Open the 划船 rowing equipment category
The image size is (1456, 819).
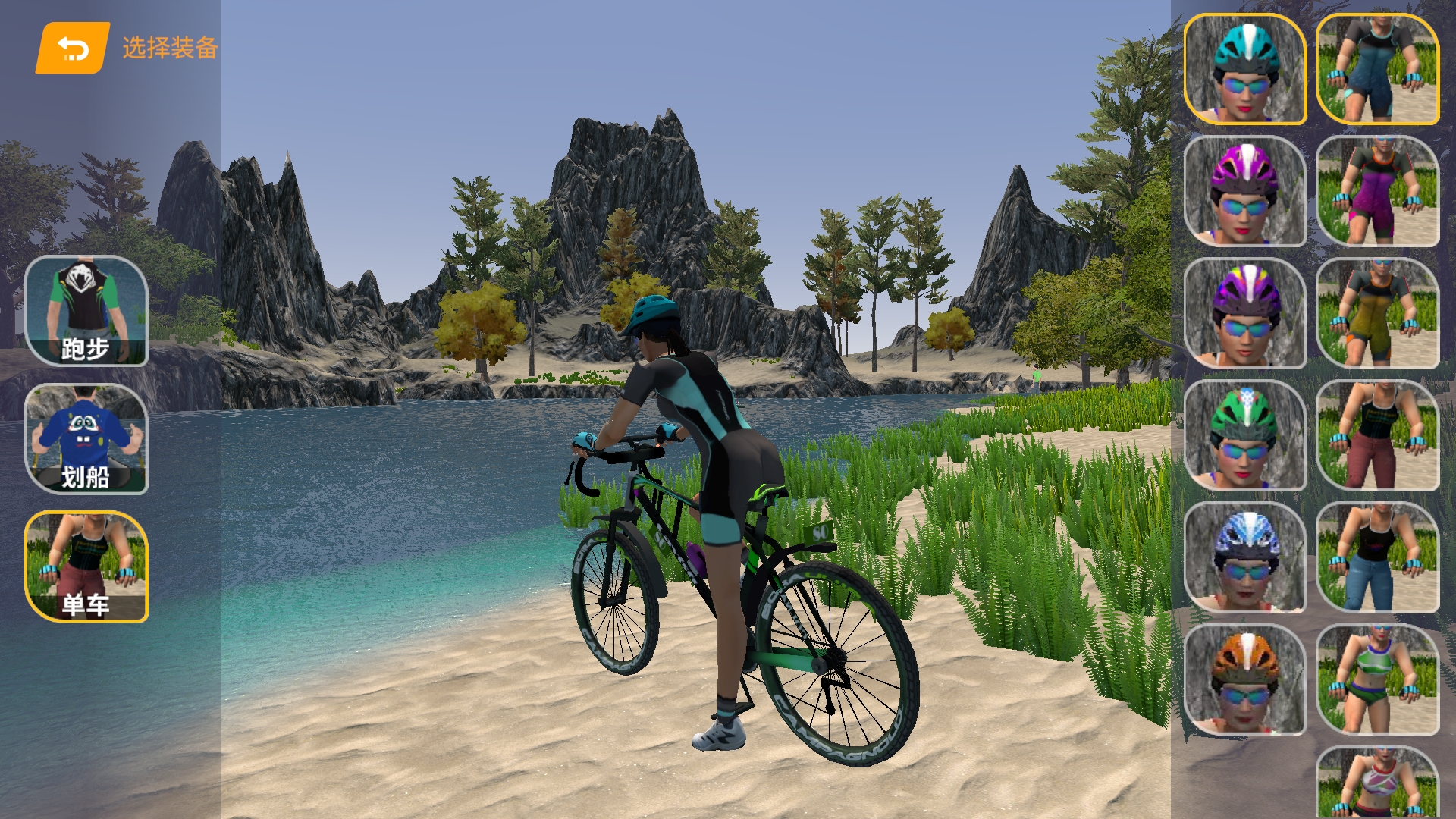(x=86, y=439)
